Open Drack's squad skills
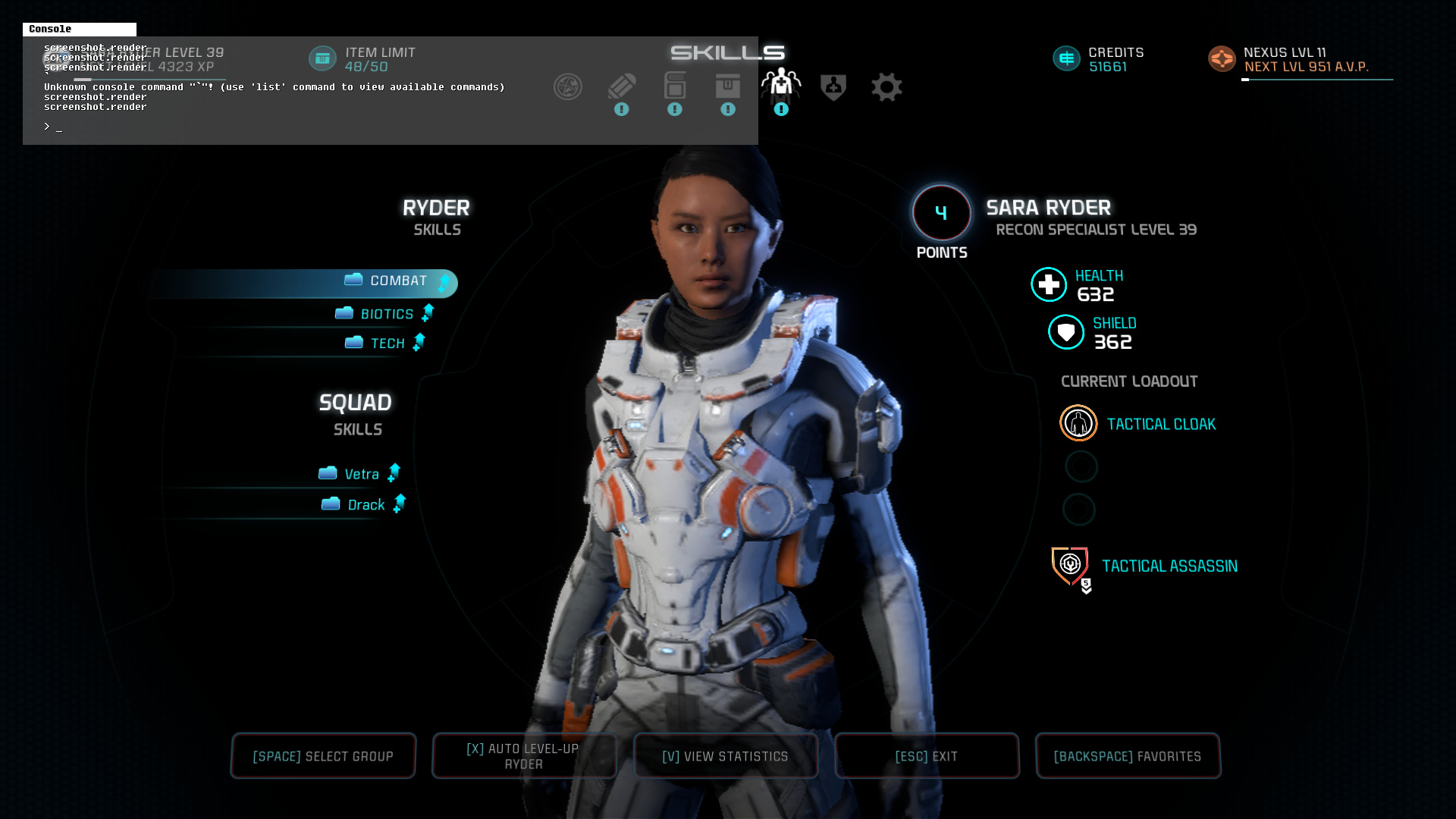Screen dimensions: 1456x819 (366, 505)
